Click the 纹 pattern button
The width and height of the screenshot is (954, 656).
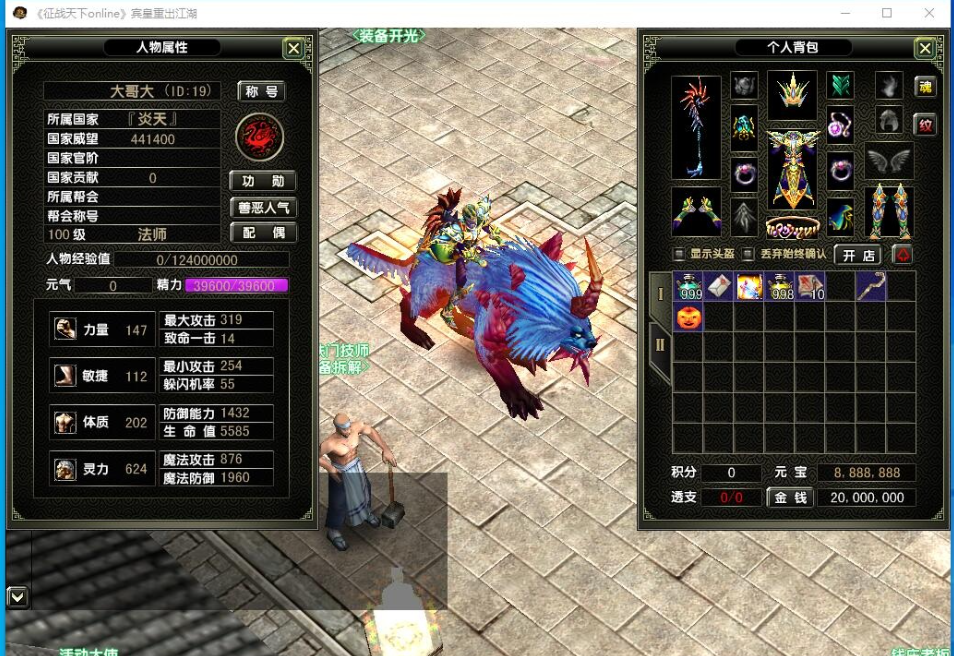(925, 126)
